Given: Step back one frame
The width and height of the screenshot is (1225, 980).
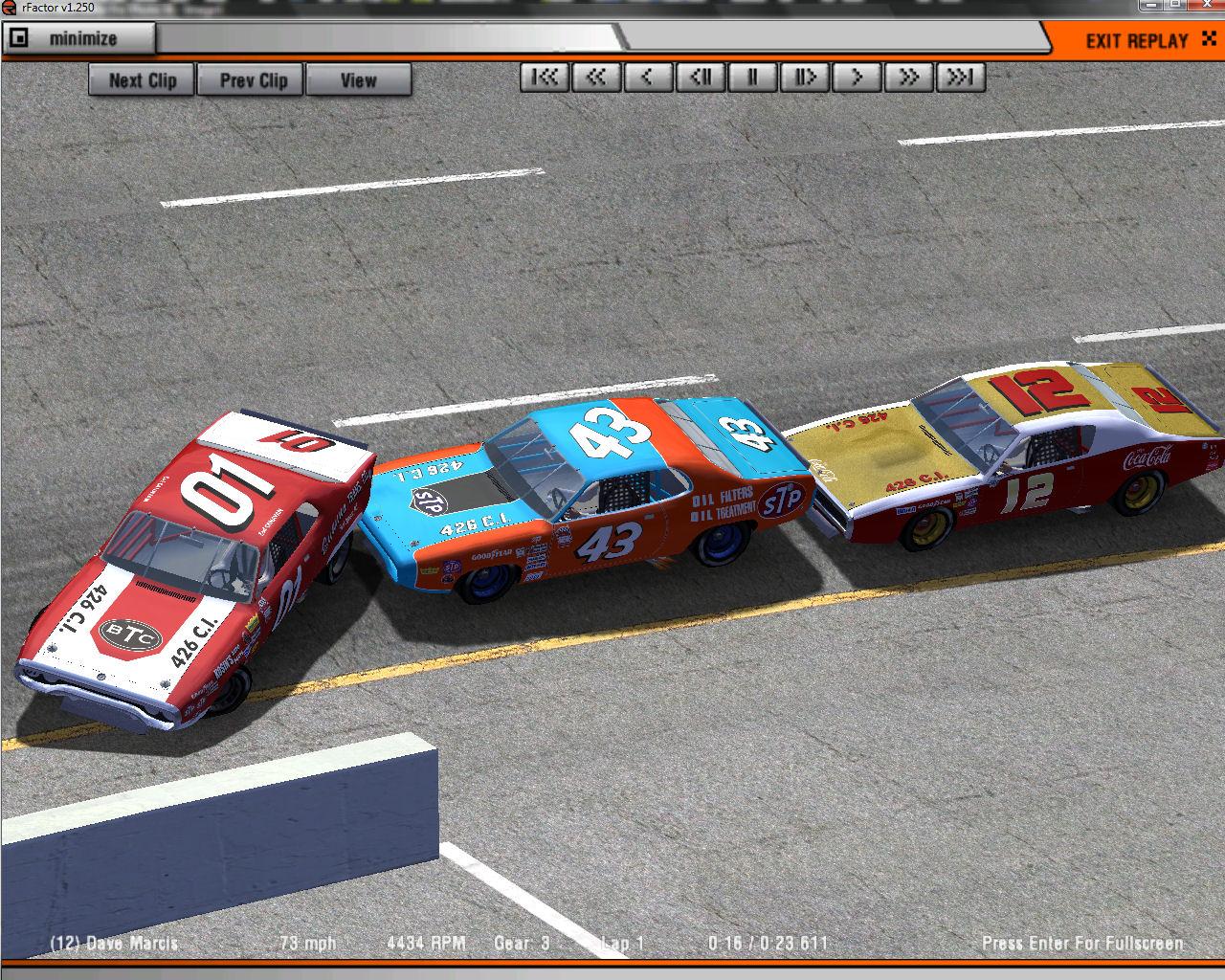Looking at the screenshot, I should coord(701,78).
